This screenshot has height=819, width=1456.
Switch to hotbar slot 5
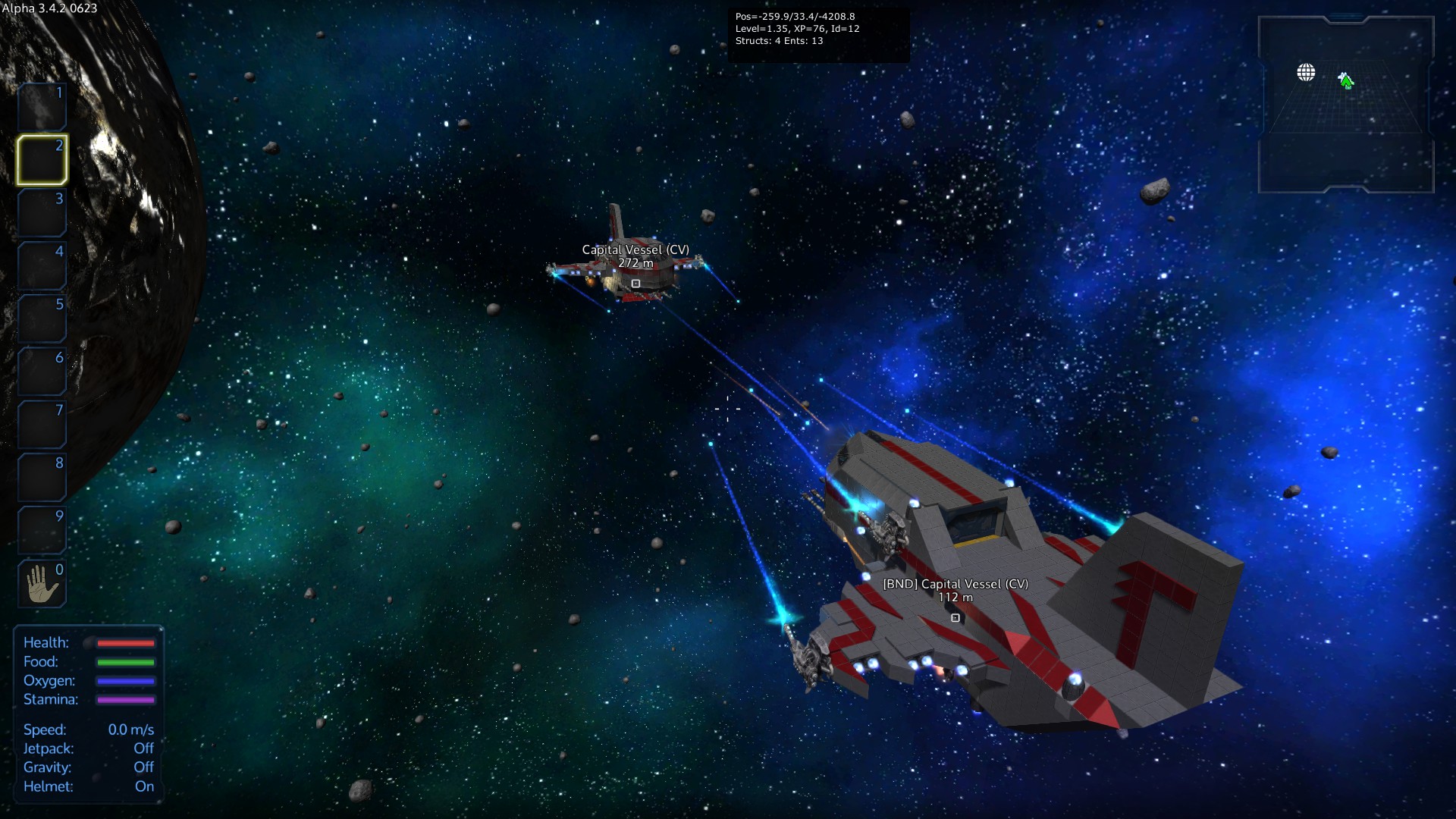[x=42, y=318]
